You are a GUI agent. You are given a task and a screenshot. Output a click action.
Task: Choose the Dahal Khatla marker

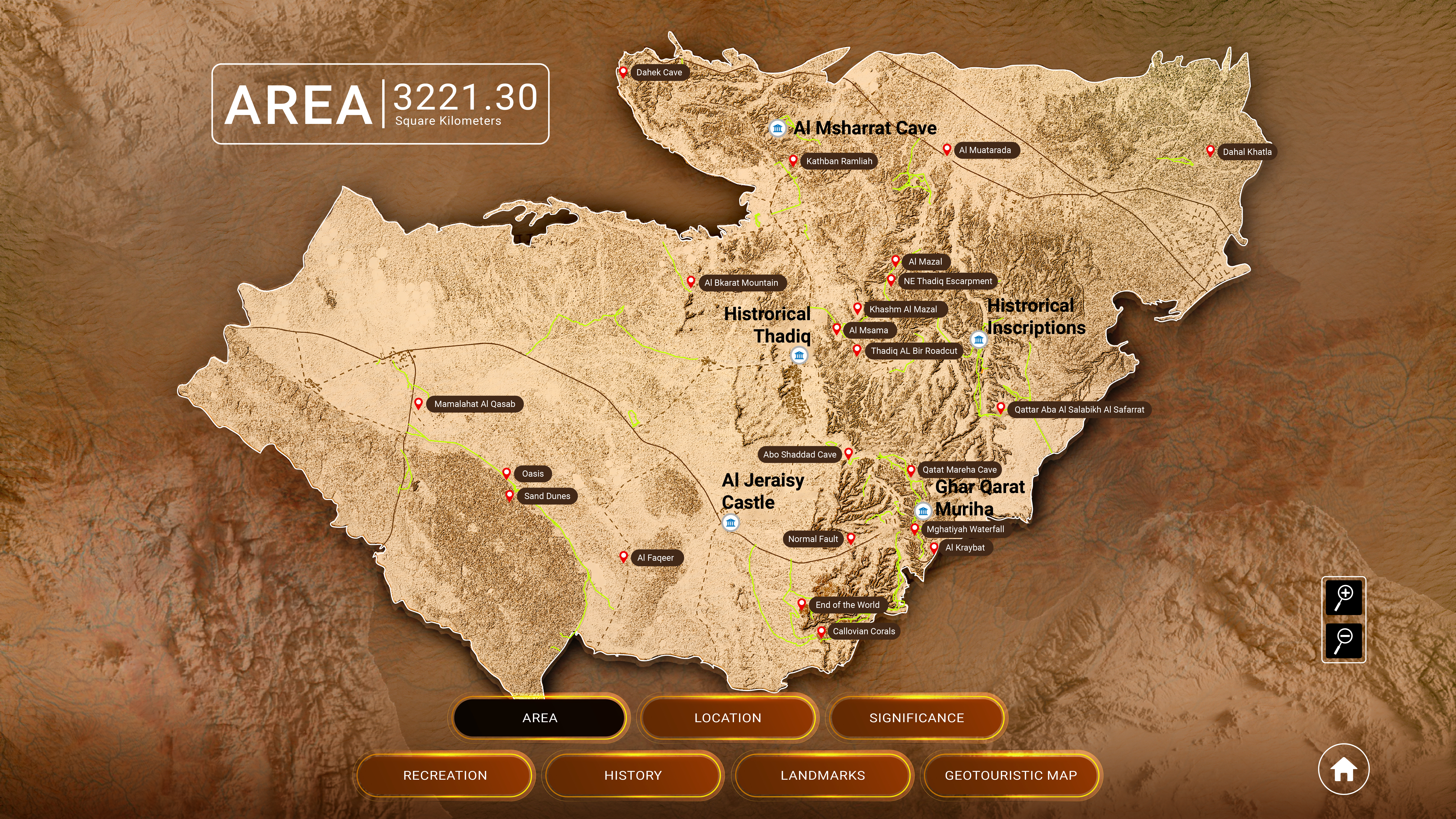tap(1210, 151)
